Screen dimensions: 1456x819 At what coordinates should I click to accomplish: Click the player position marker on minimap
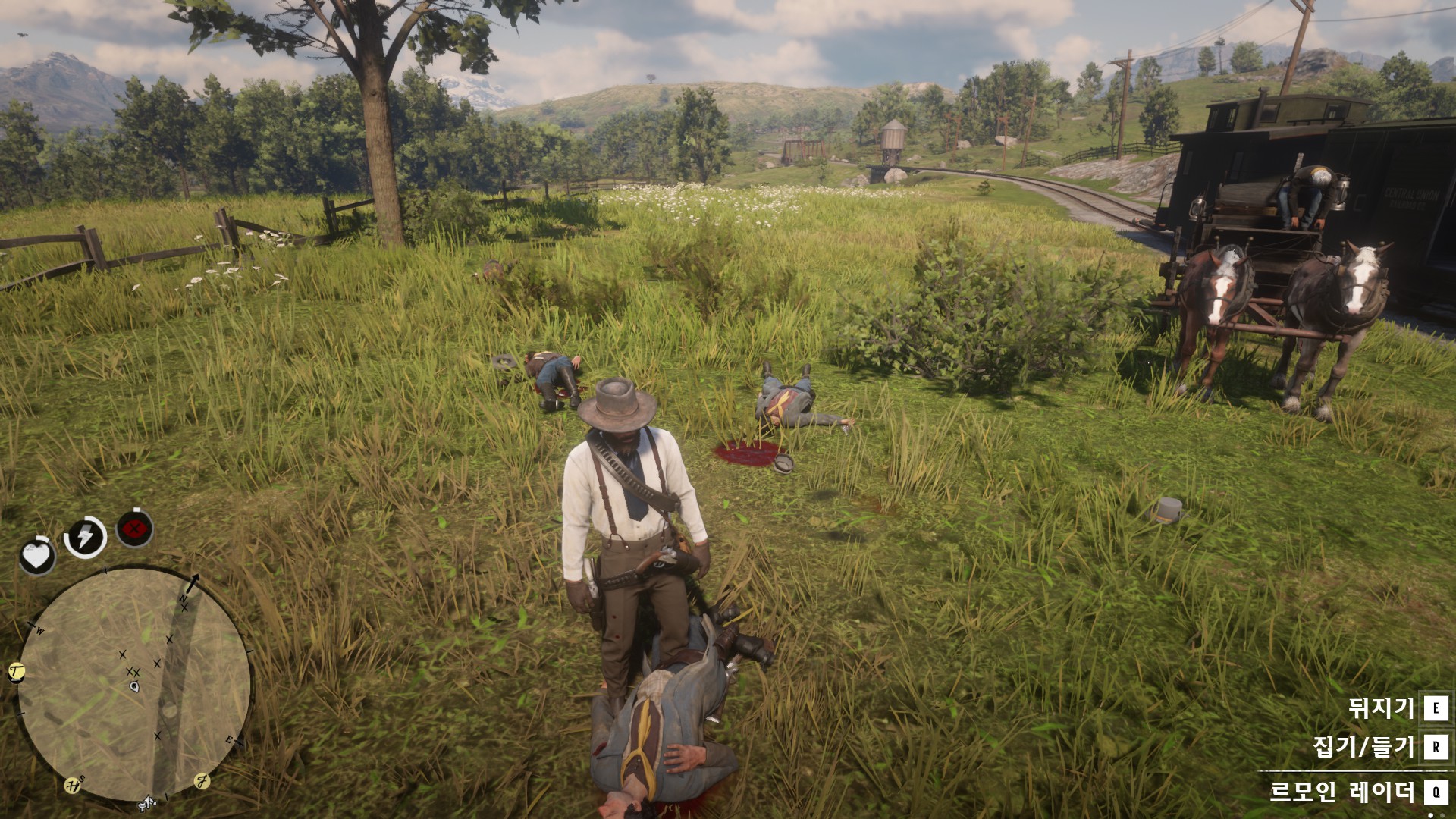(x=134, y=686)
